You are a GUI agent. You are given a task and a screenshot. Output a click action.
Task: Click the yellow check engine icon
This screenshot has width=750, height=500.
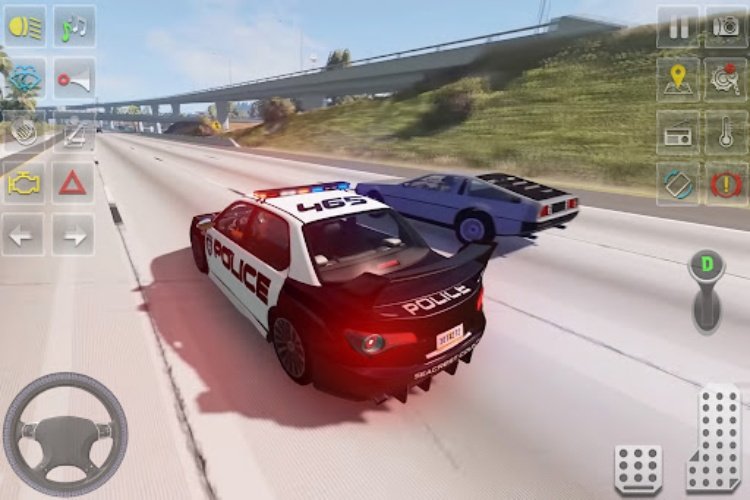point(25,183)
